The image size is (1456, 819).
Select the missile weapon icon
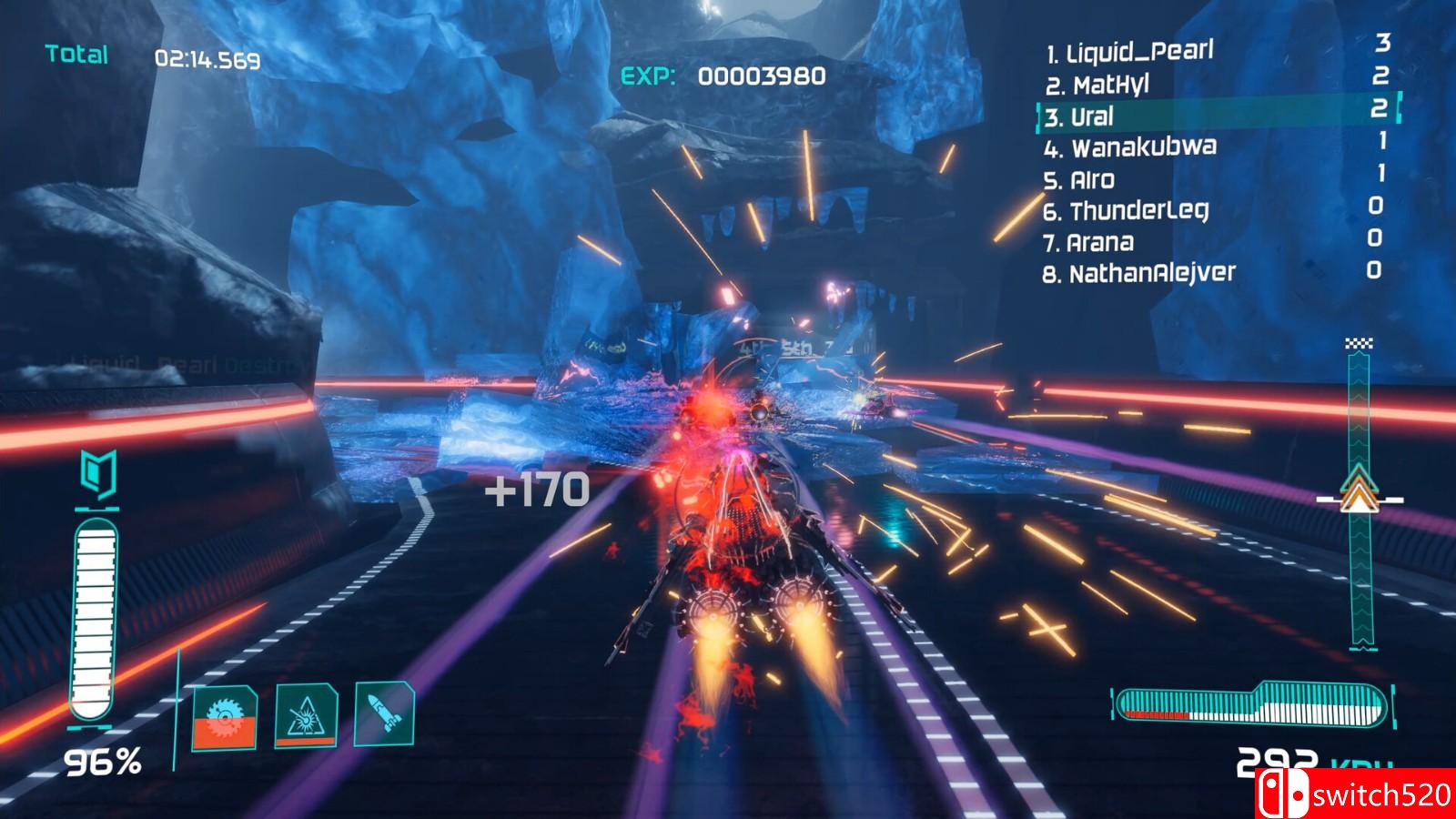(x=385, y=715)
